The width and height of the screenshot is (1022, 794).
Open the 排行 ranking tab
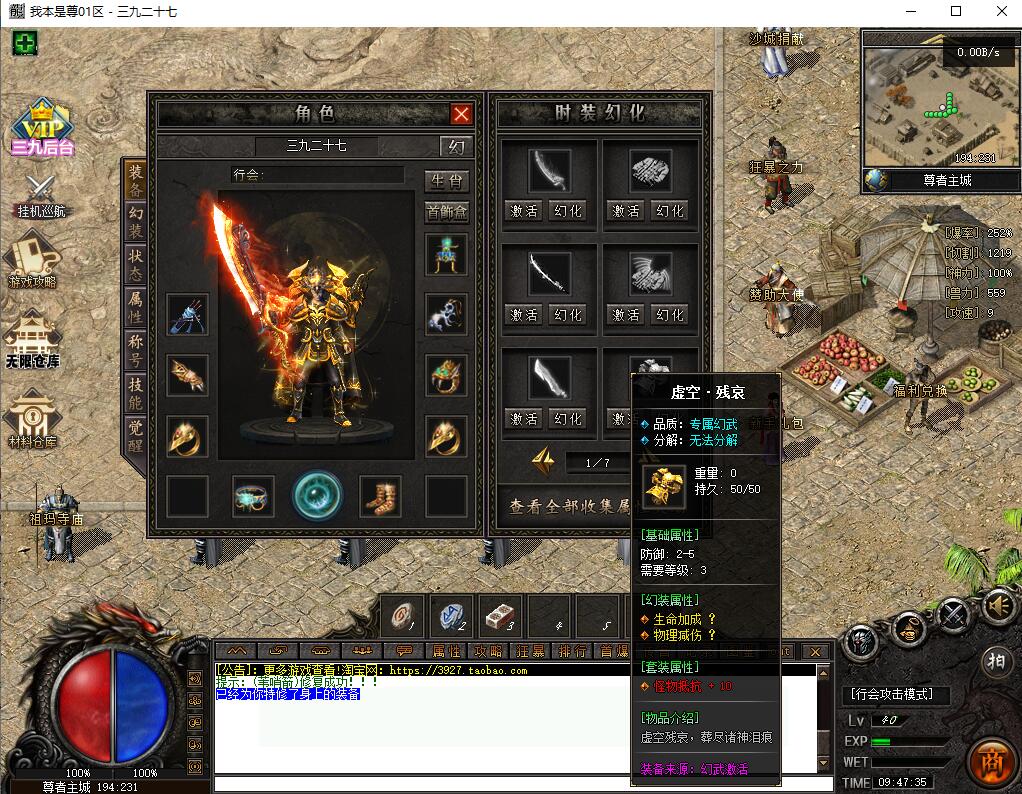click(x=572, y=651)
